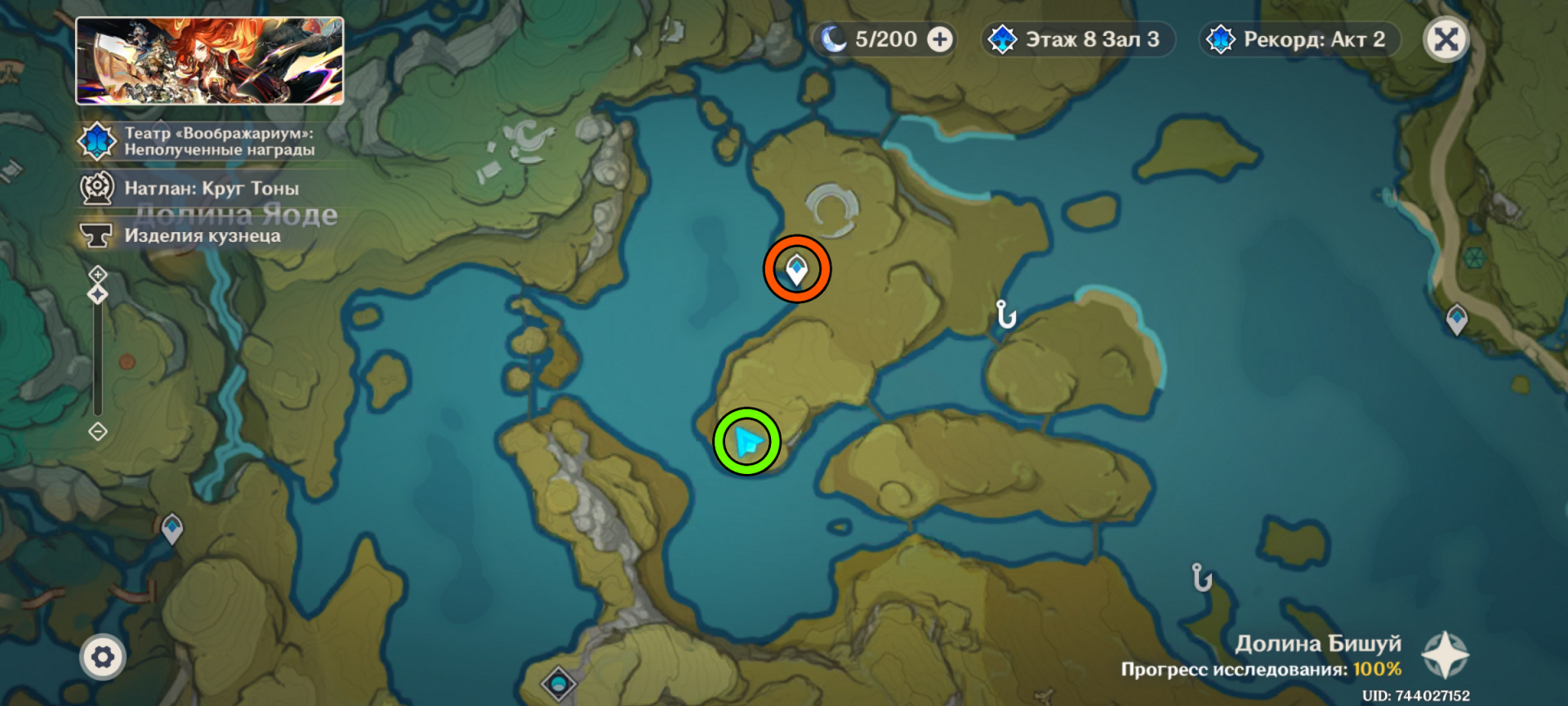Select the teleport waypoint circled in orange

click(797, 269)
